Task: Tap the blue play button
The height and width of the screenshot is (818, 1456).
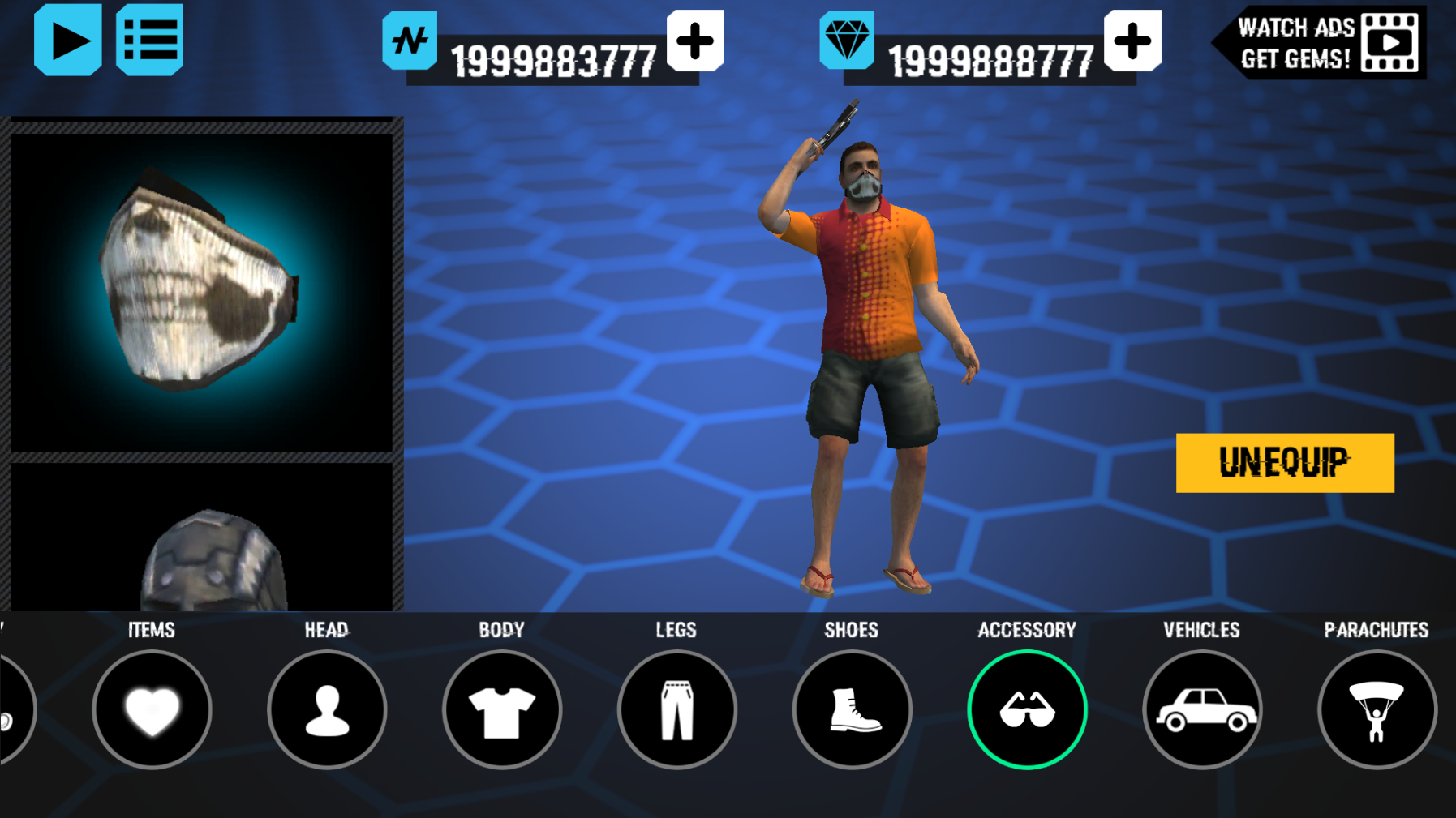Action: click(x=68, y=41)
